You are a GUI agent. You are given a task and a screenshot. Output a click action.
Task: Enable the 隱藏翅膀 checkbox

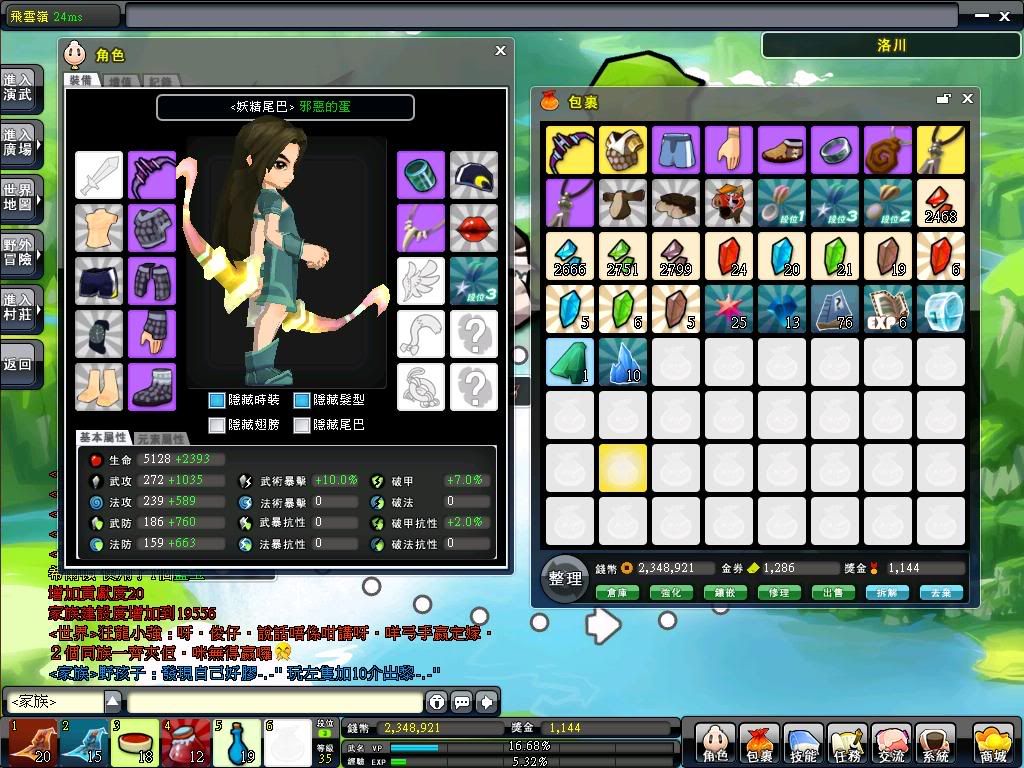coord(217,425)
